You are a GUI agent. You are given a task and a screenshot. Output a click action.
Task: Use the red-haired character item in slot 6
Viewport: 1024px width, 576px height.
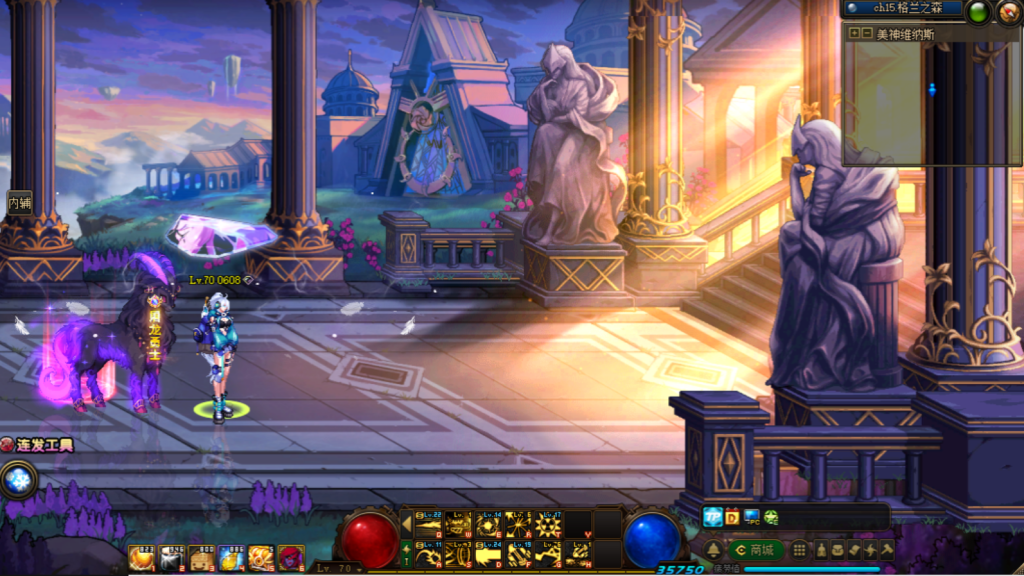pos(291,558)
